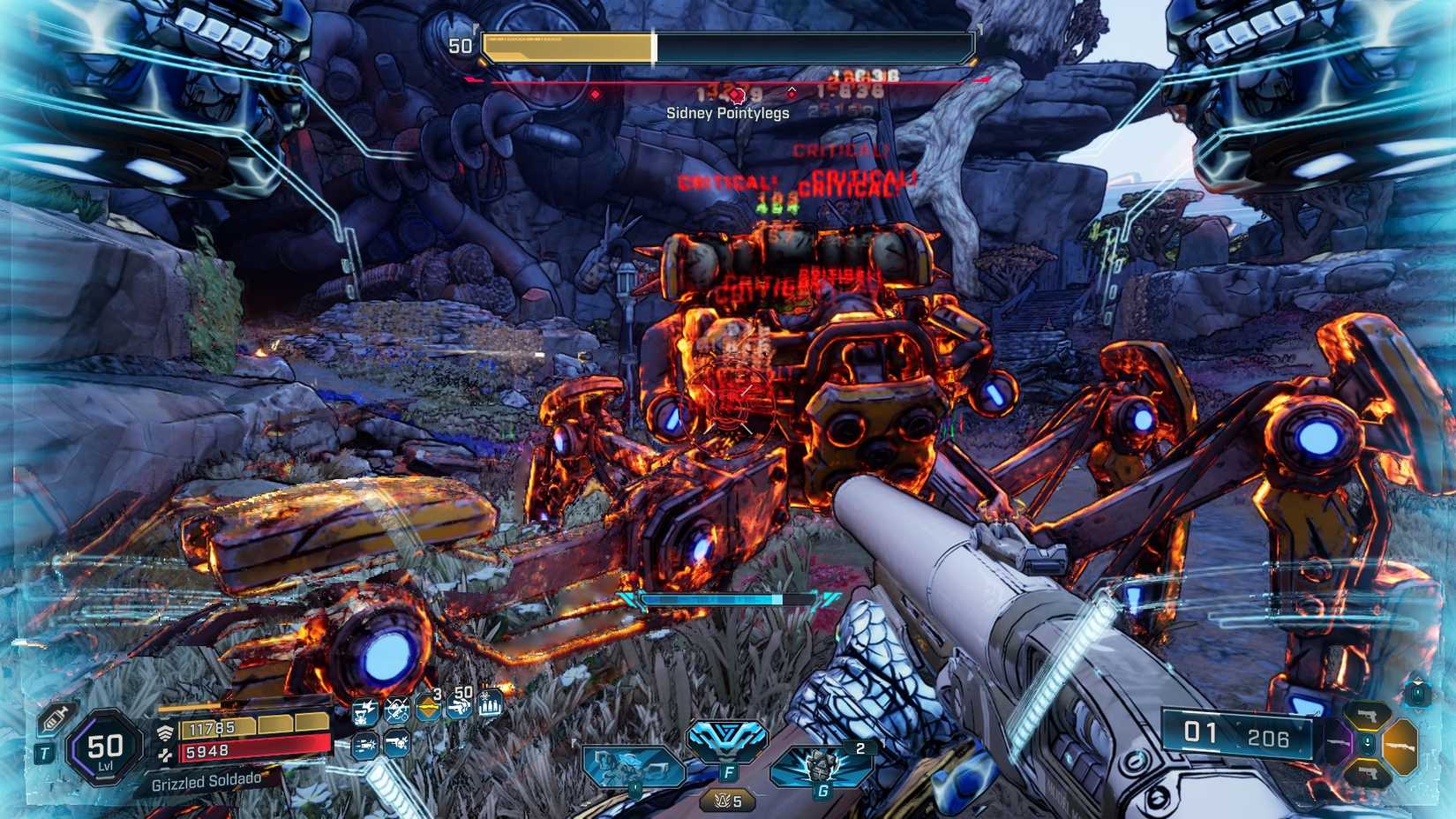Screen dimensions: 1456x819
Task: Click the shield icon next to the gold shield bar
Action: click(x=165, y=732)
